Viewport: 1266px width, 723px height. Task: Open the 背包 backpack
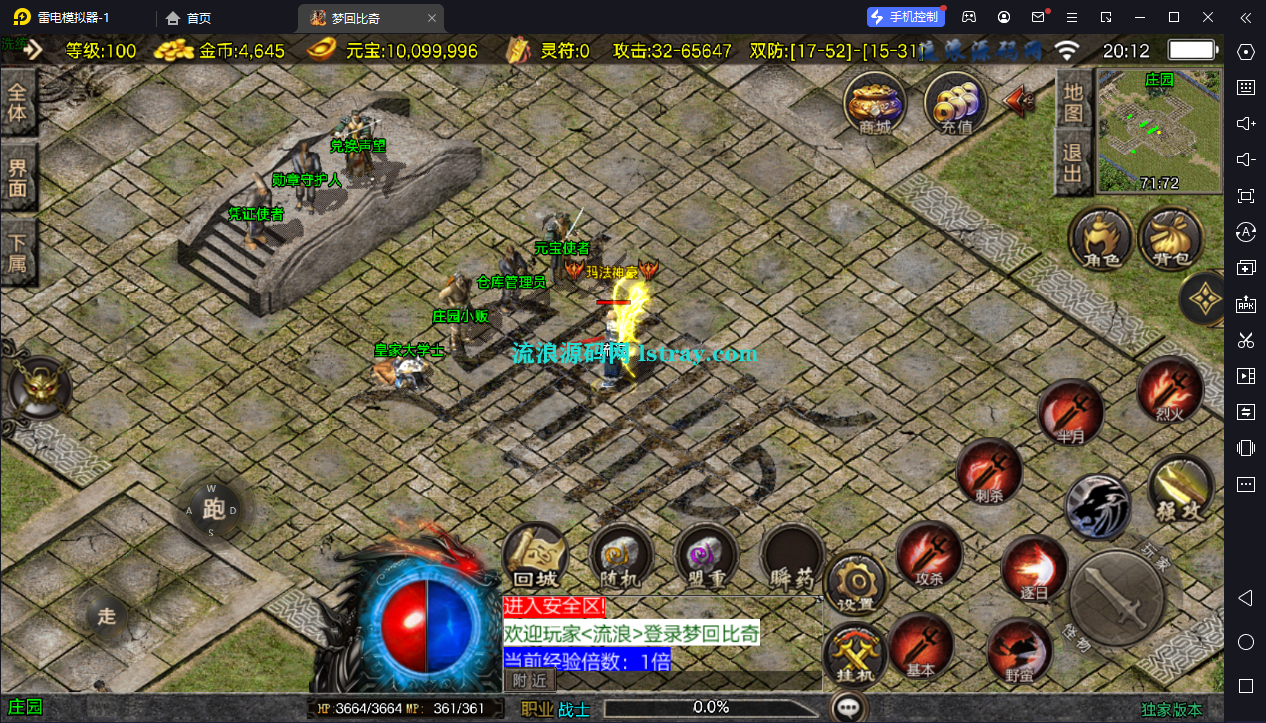click(x=1170, y=240)
